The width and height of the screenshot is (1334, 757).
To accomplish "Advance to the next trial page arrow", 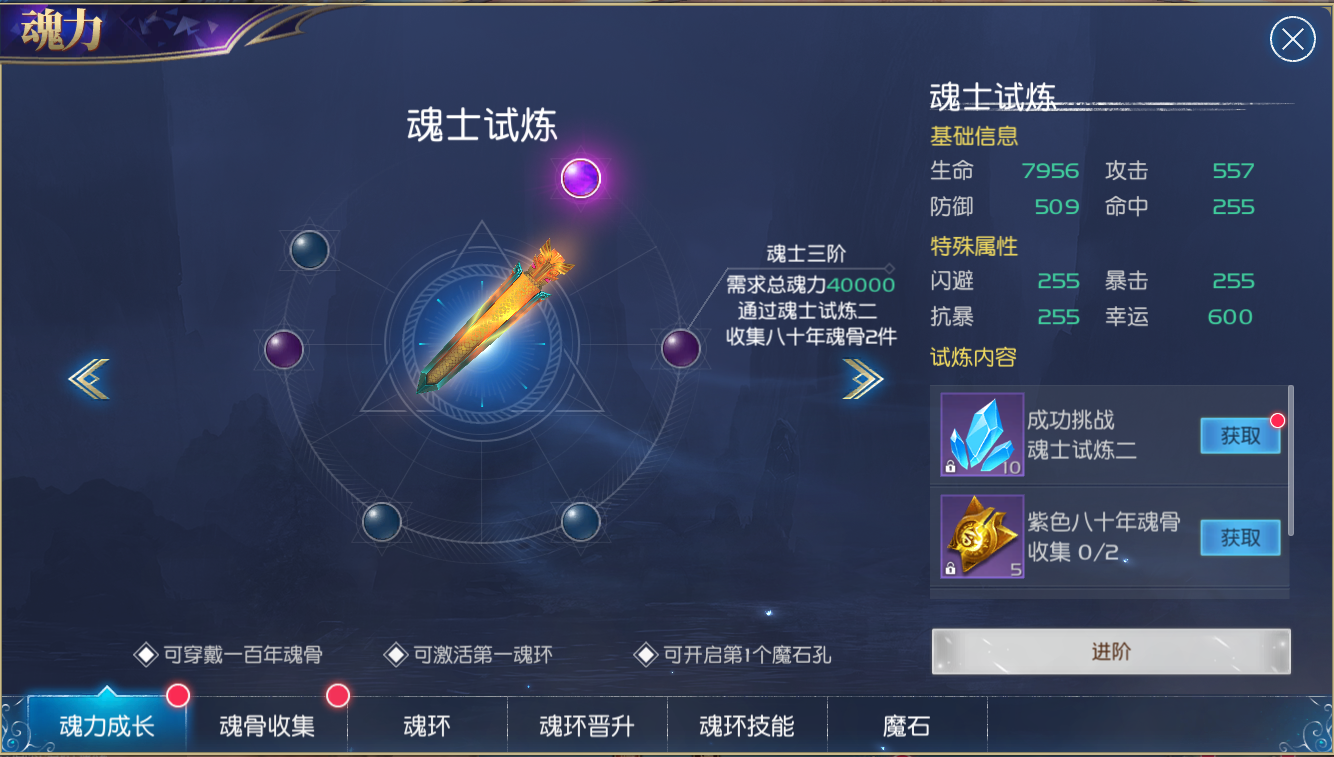I will point(862,378).
